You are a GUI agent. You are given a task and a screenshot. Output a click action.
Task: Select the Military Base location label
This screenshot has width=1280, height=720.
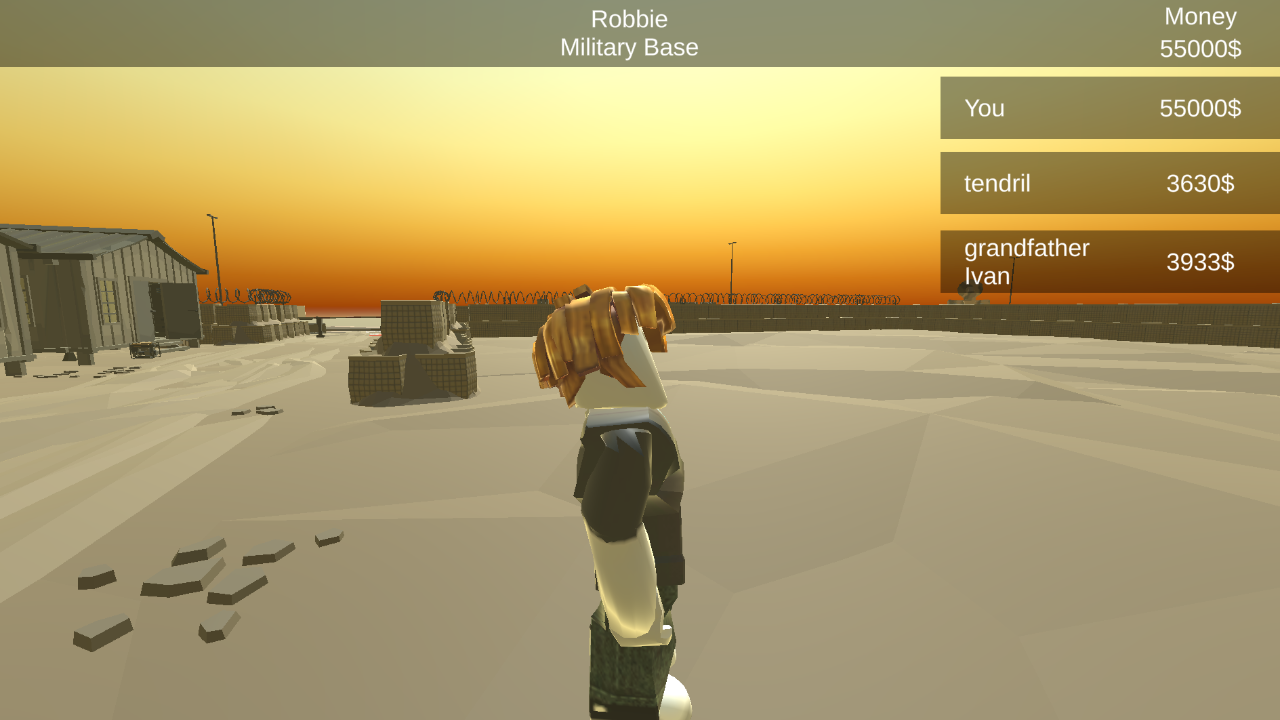point(629,47)
